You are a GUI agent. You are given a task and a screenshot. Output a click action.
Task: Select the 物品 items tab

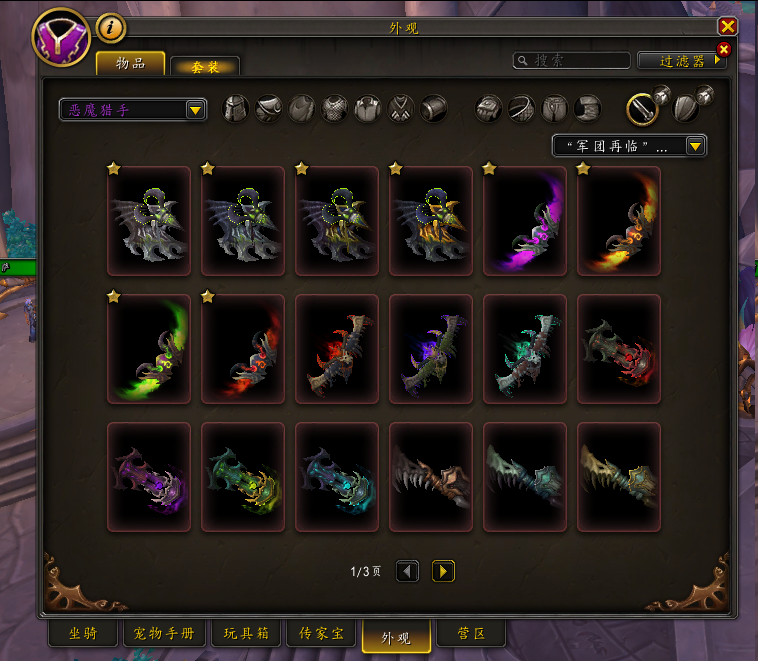(130, 64)
